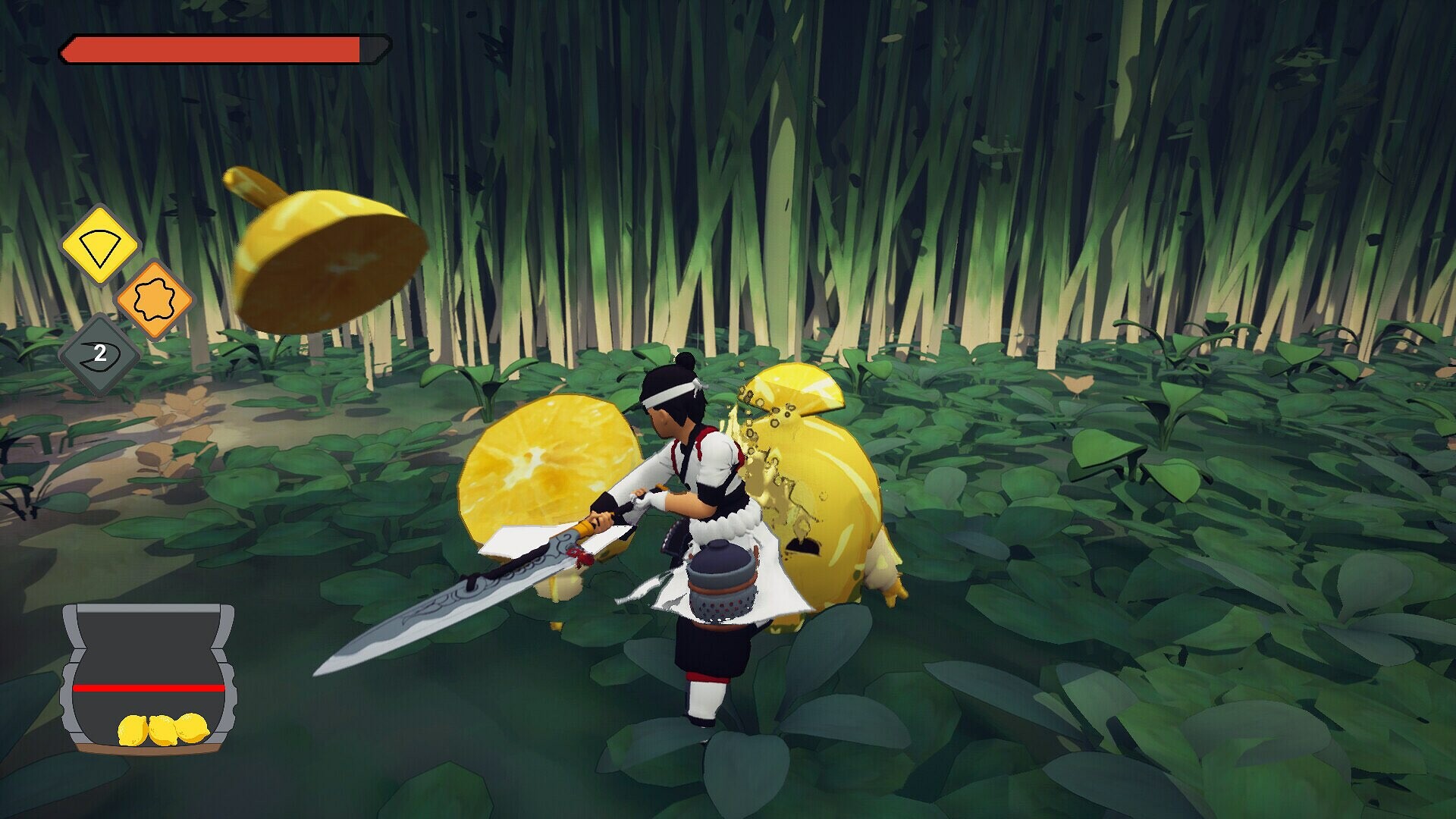Click the red fill line inside the jar
Screen dimensions: 1456x819
pyautogui.click(x=149, y=689)
